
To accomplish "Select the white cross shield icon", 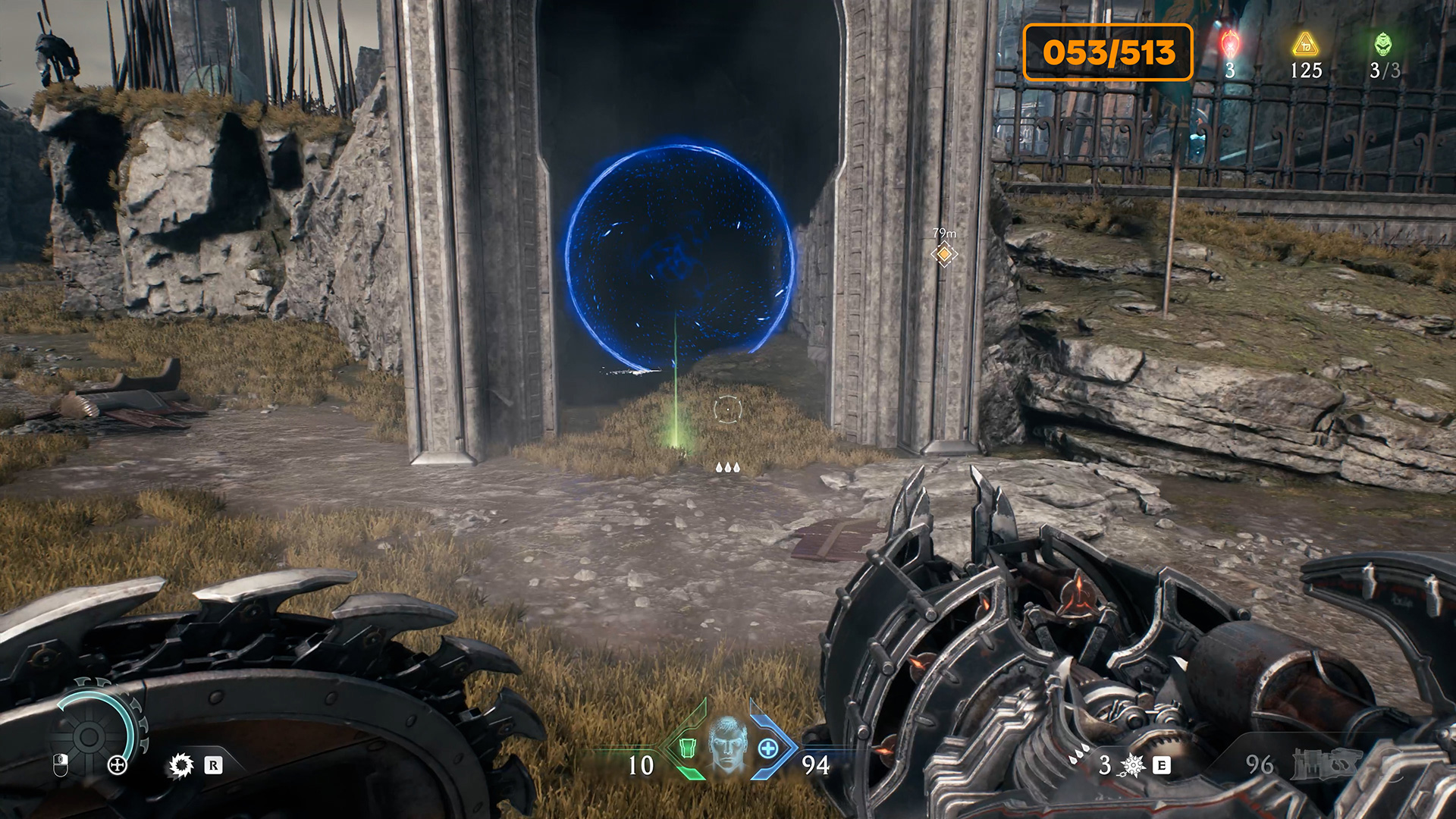I will point(118,765).
